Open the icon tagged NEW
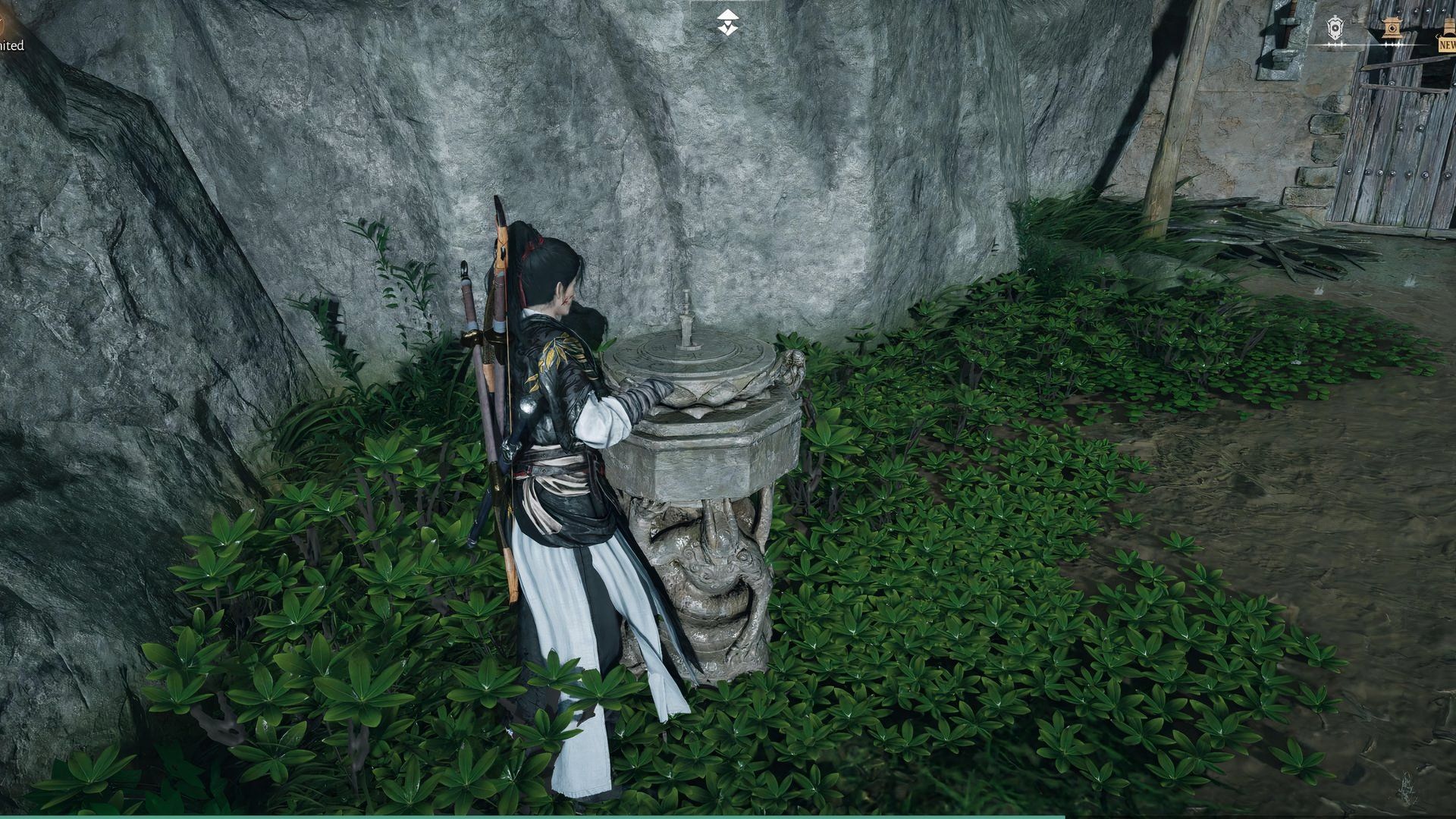The width and height of the screenshot is (1456, 819). point(1447,42)
